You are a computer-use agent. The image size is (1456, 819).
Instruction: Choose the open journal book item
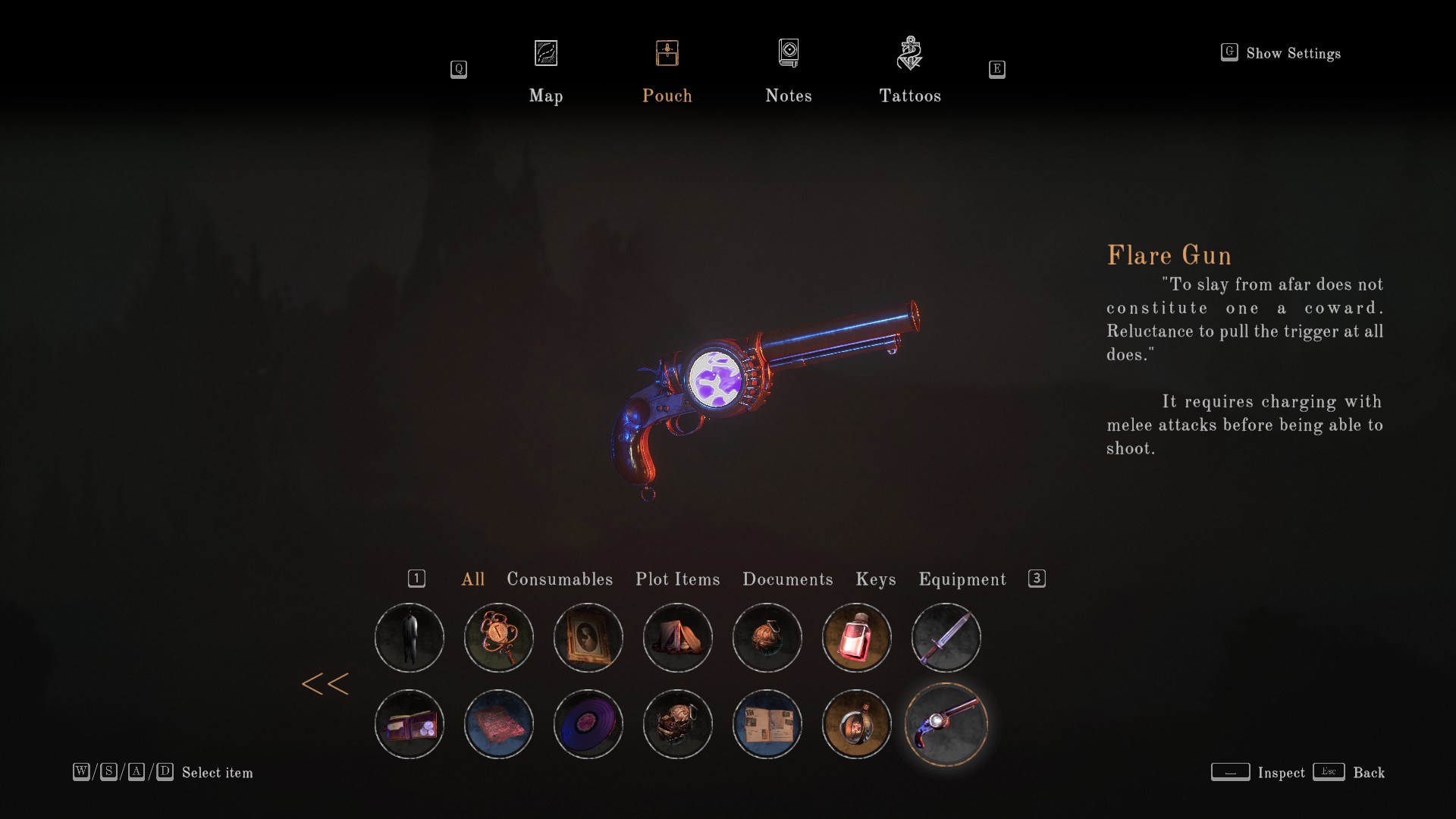tap(767, 724)
